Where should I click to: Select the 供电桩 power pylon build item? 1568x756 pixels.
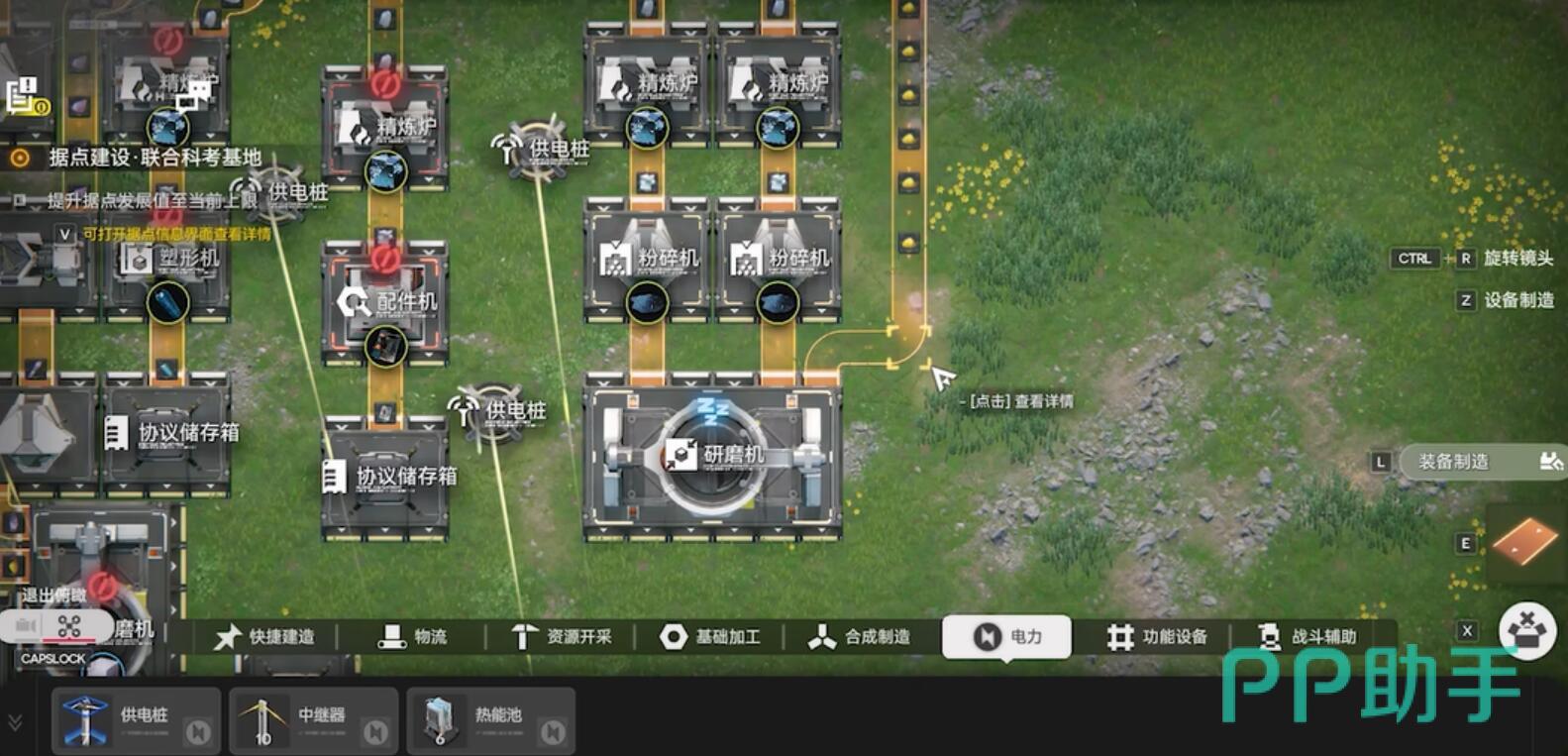(136, 720)
